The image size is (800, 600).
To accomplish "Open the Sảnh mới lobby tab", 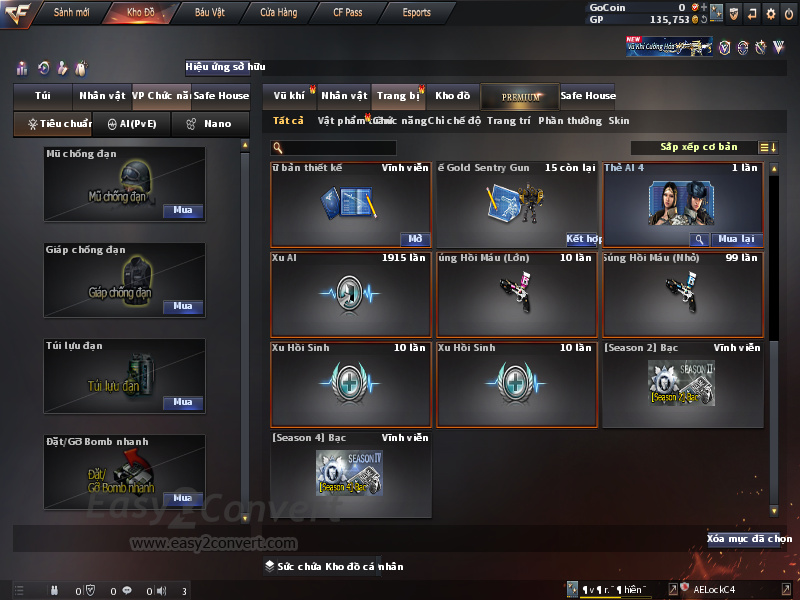I will [72, 13].
